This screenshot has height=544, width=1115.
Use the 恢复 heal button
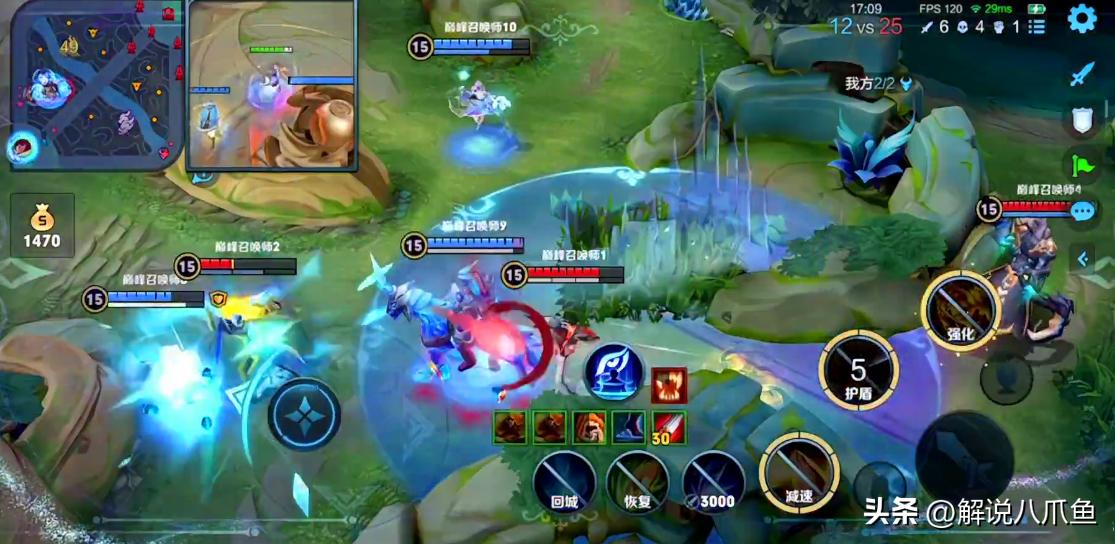[x=637, y=482]
